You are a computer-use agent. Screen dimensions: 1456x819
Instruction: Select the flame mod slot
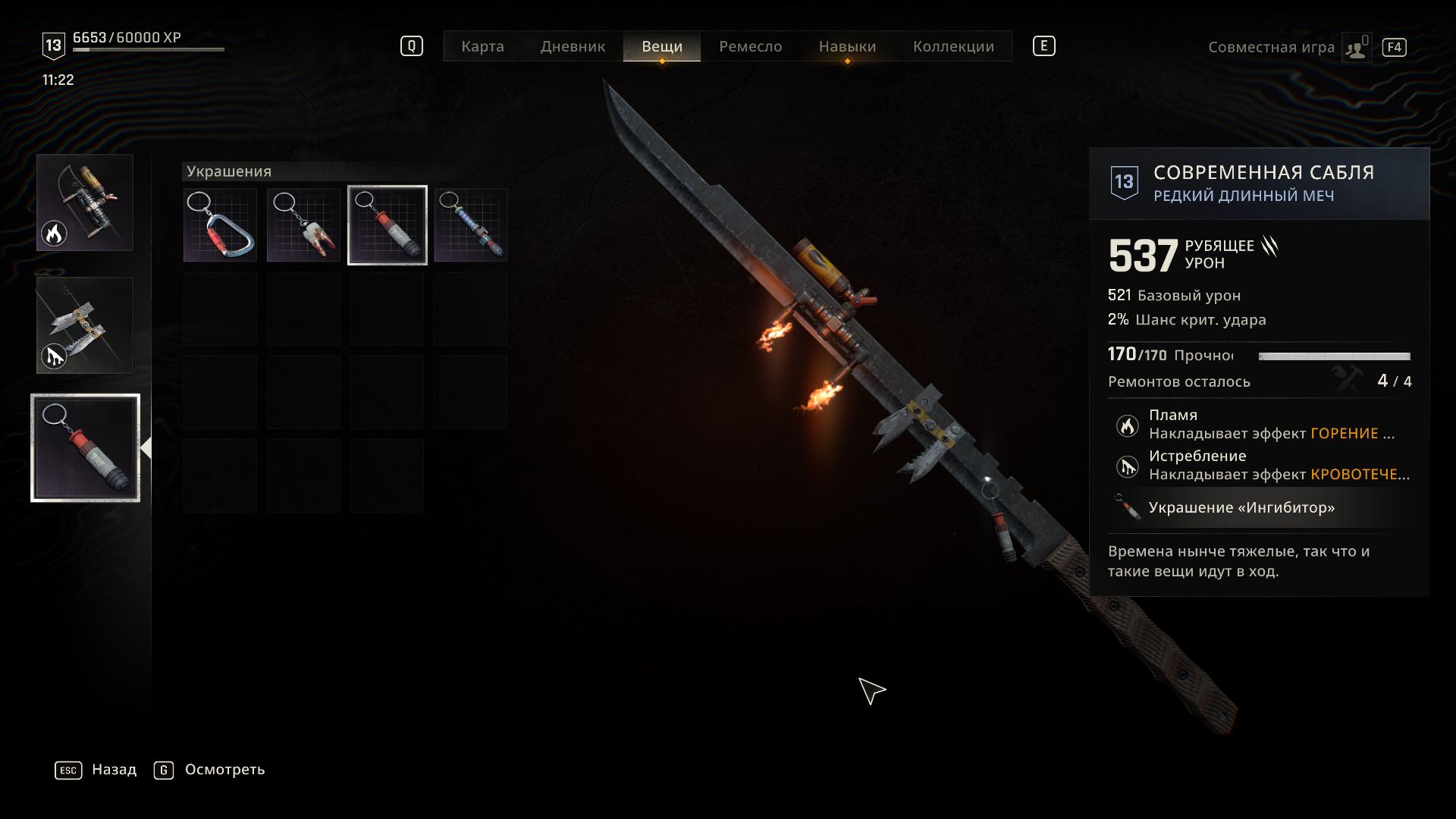click(x=85, y=202)
